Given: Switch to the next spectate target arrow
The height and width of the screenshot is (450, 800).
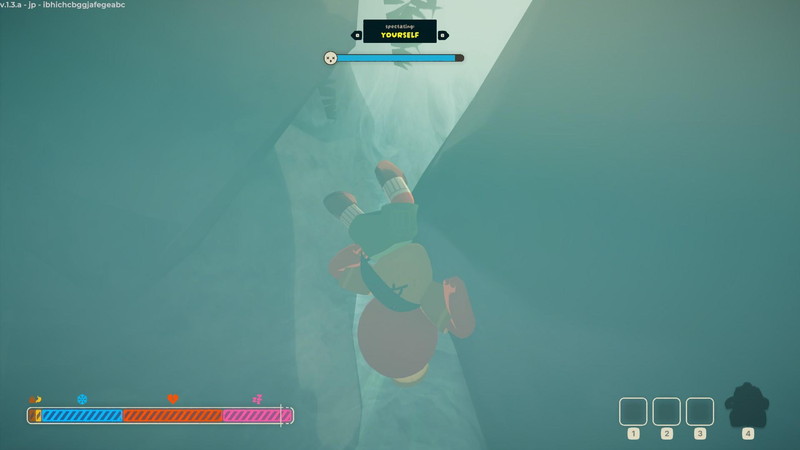Looking at the screenshot, I should (442, 35).
